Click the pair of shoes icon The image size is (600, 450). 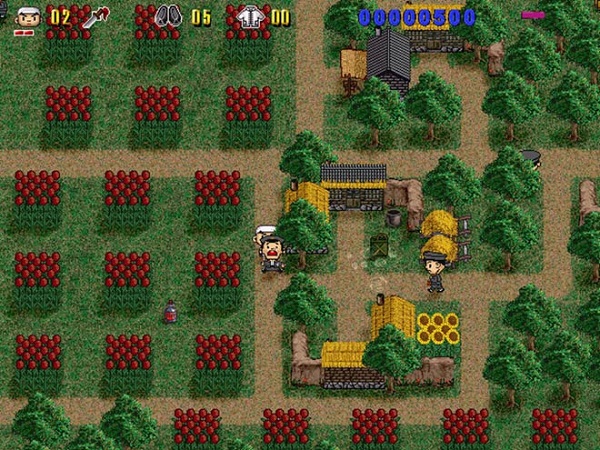pyautogui.click(x=167, y=17)
